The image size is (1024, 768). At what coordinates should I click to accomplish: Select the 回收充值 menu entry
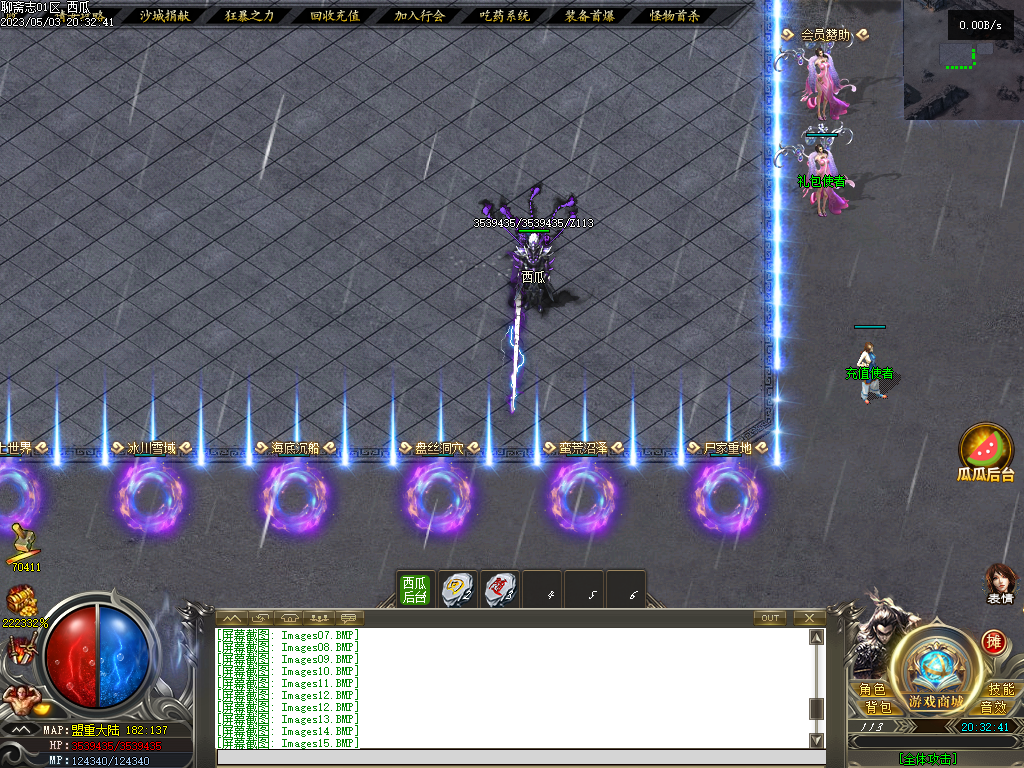pyautogui.click(x=334, y=16)
